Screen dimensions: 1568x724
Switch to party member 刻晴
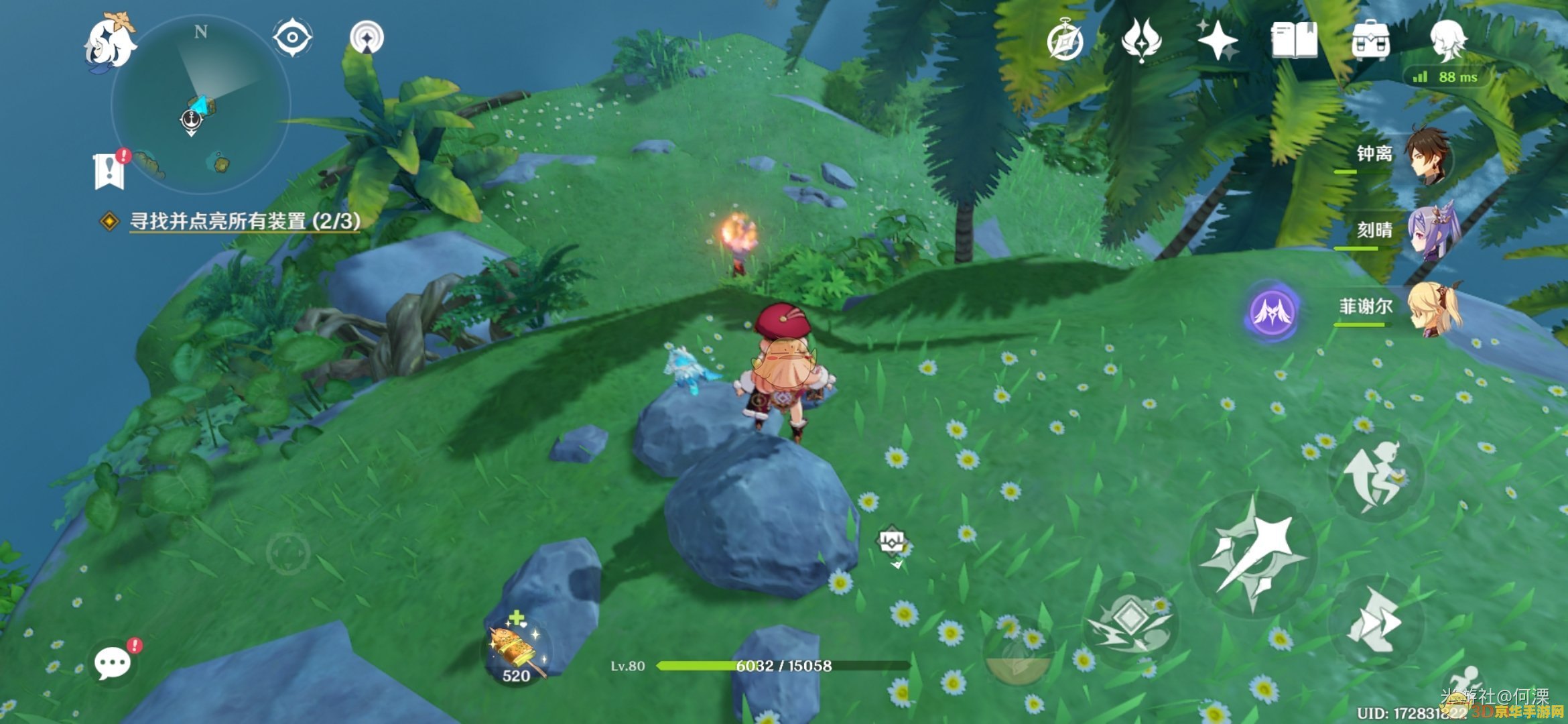click(x=1430, y=232)
